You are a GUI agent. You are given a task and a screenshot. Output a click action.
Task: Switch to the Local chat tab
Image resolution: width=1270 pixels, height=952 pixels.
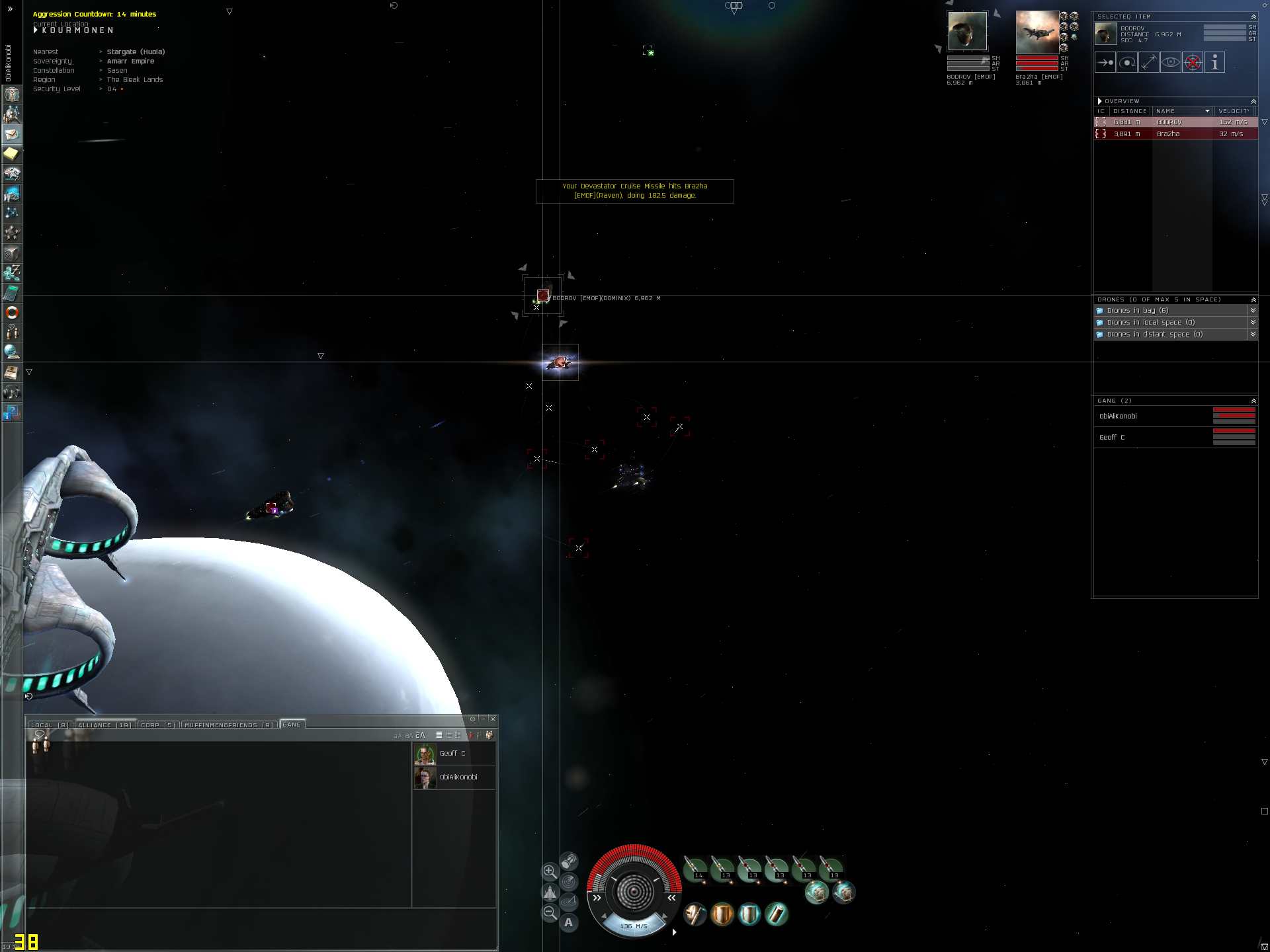click(x=50, y=725)
